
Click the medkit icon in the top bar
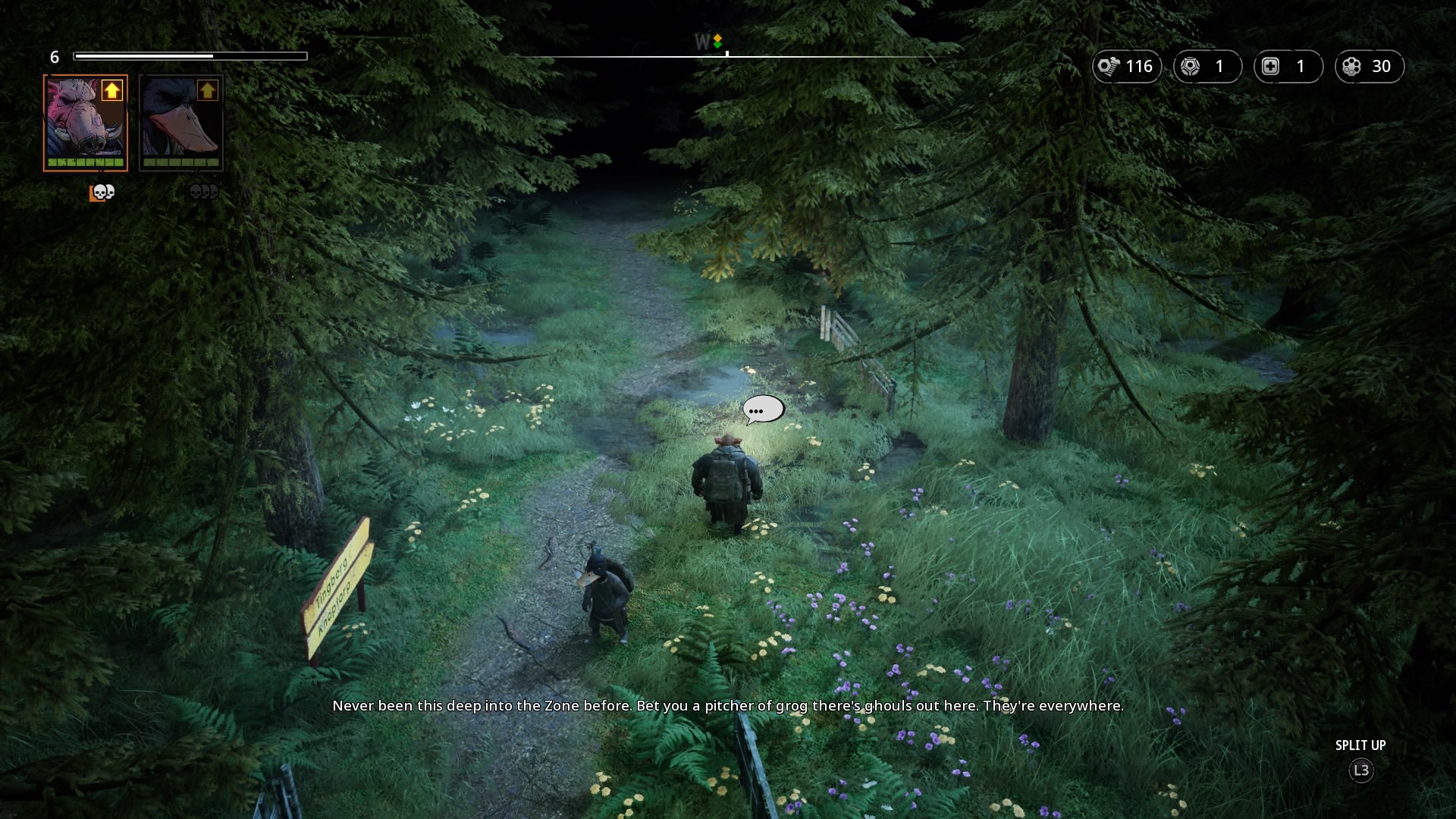point(1271,67)
